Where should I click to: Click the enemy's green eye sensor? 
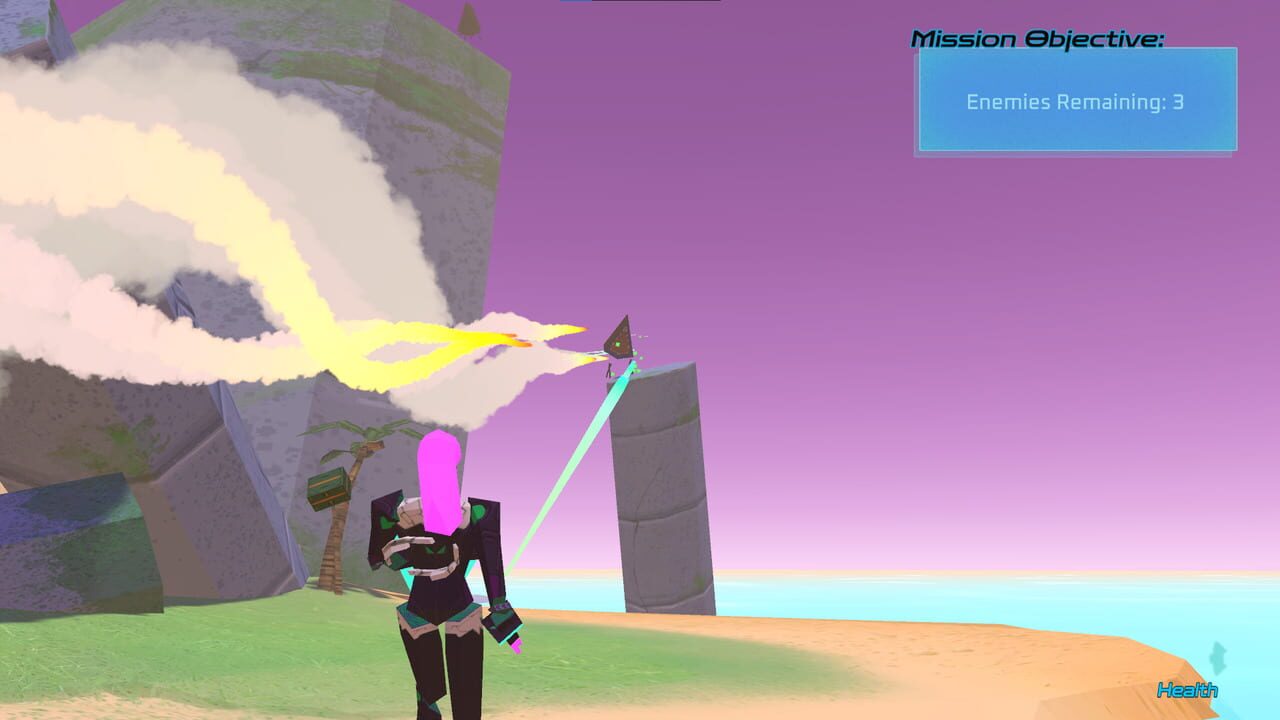coord(617,343)
